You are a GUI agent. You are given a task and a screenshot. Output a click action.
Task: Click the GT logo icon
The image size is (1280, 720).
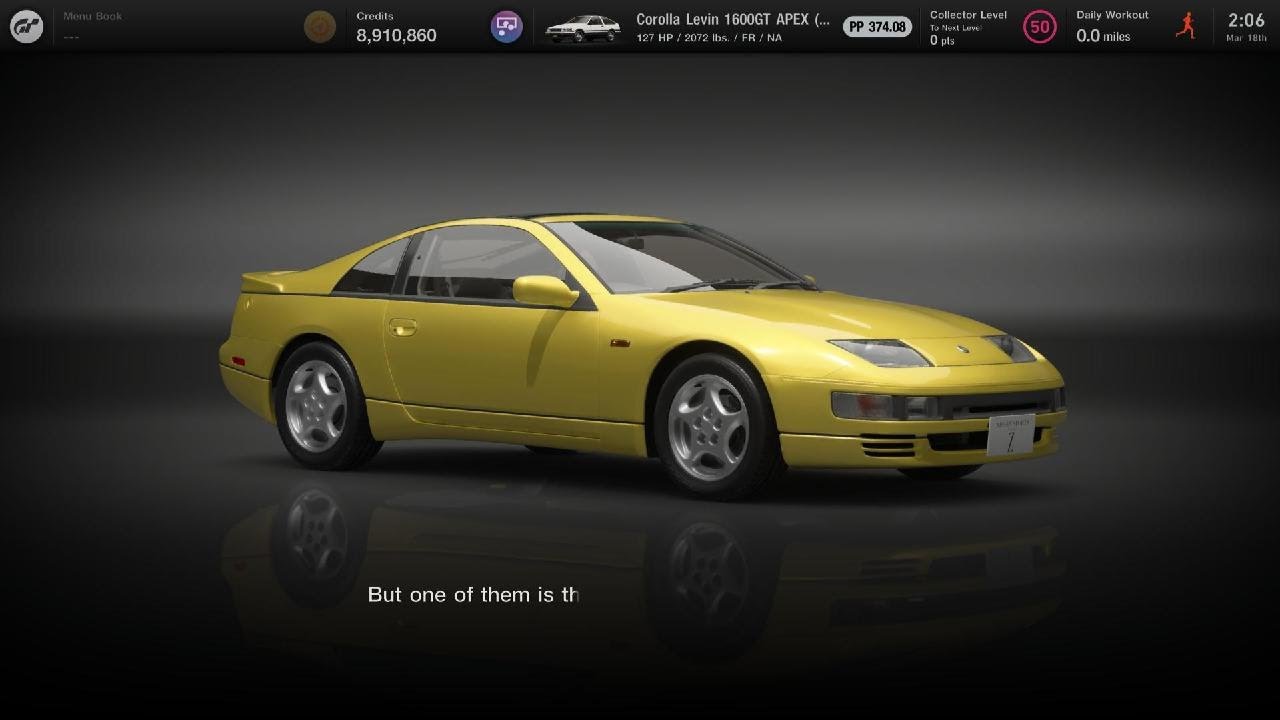[27, 27]
